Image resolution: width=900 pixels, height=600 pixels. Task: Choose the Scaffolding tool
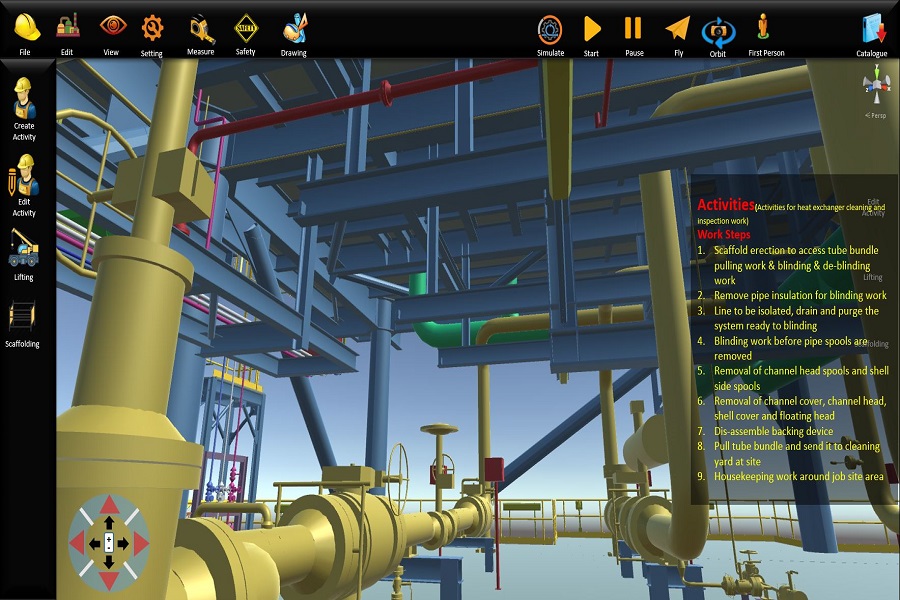click(23, 320)
